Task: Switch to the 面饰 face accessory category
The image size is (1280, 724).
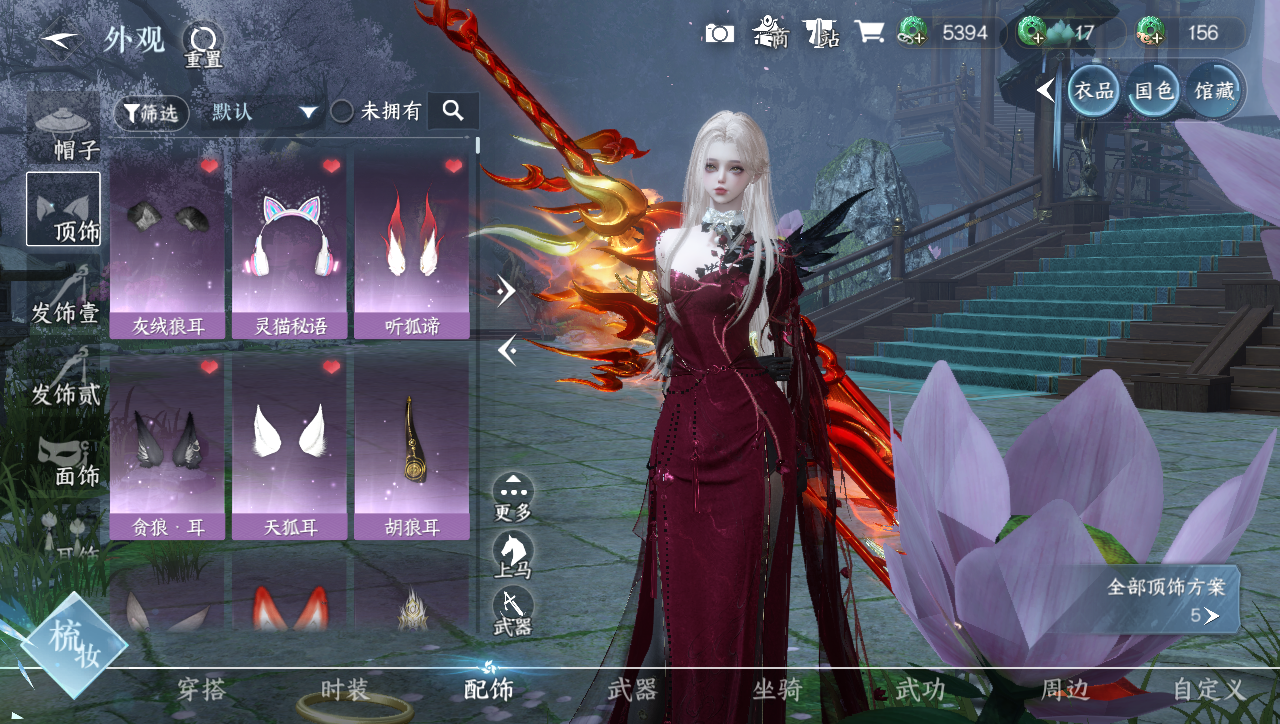Action: (x=64, y=460)
